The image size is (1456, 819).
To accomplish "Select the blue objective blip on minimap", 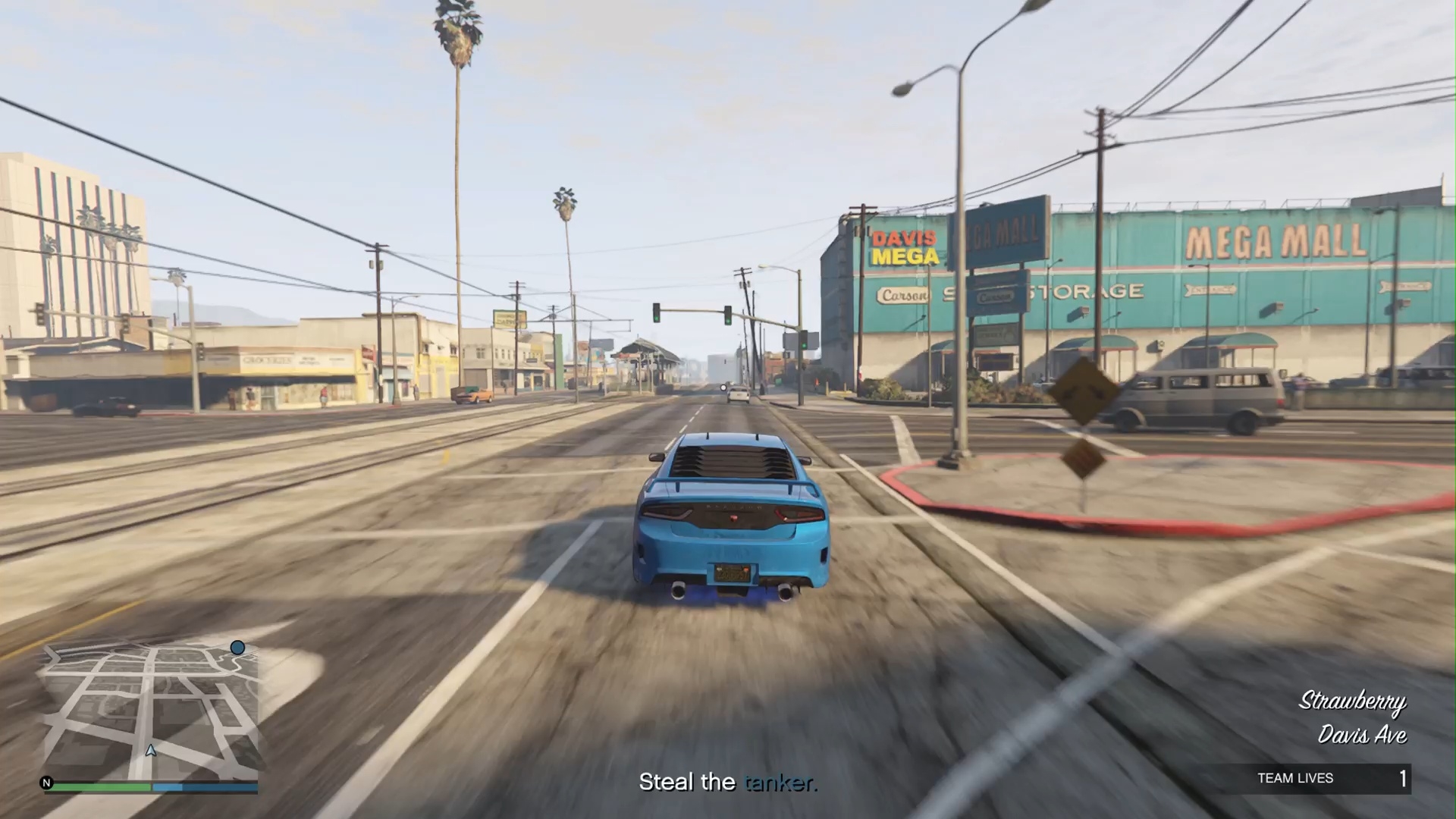I will tap(237, 648).
